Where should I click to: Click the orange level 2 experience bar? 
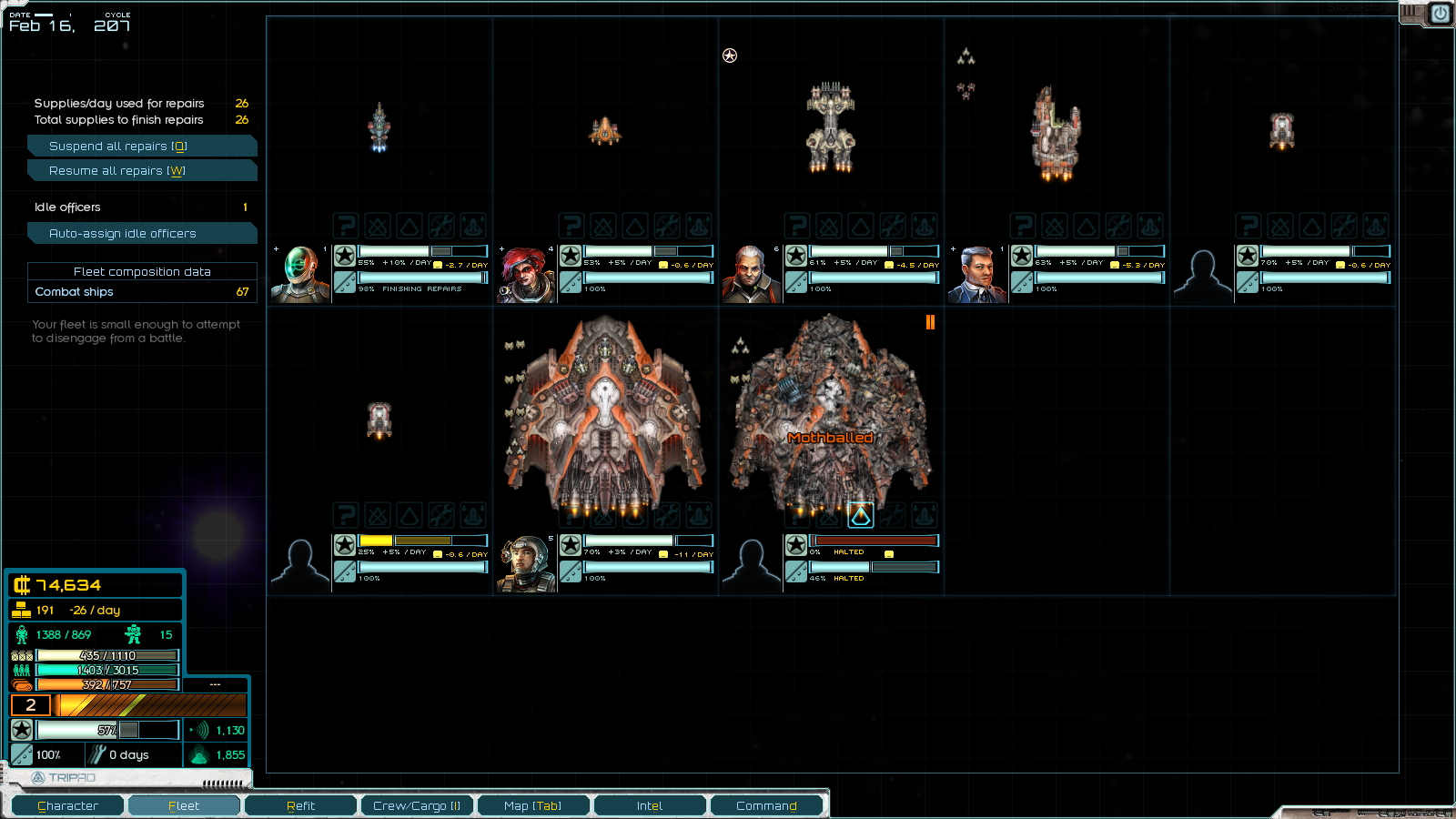point(150,705)
